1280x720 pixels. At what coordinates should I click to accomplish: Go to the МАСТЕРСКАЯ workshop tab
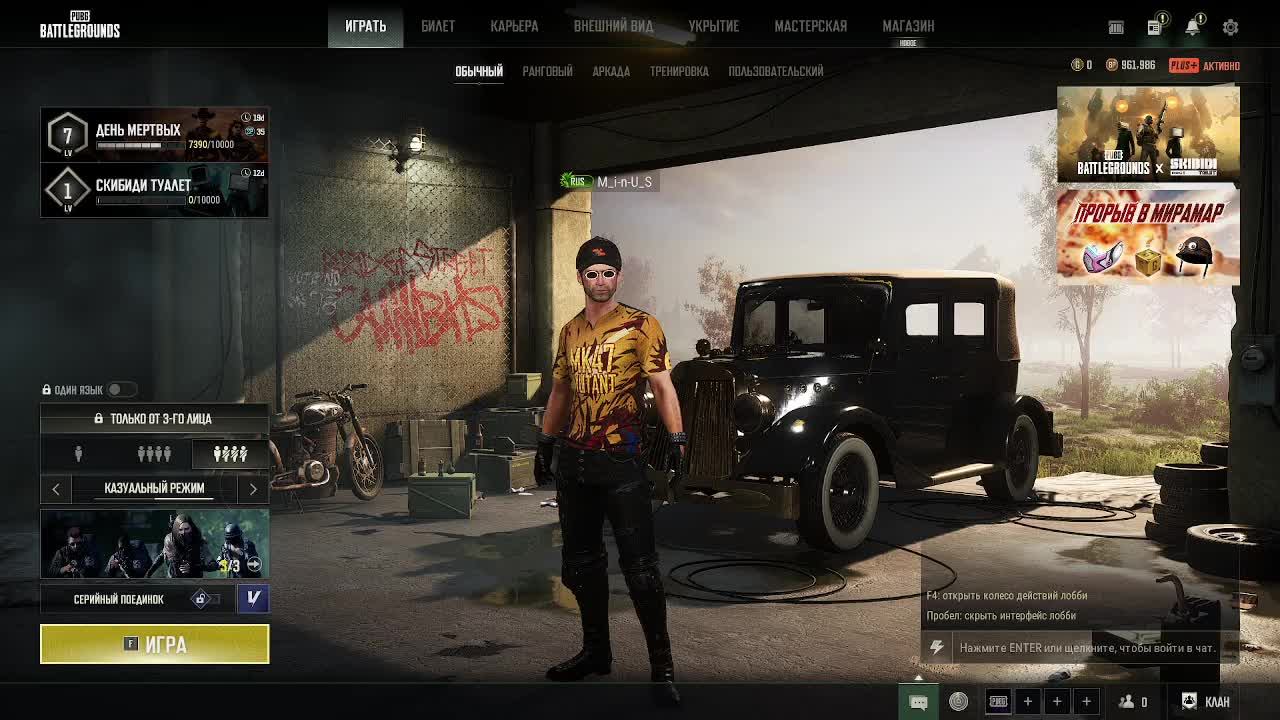coord(810,26)
